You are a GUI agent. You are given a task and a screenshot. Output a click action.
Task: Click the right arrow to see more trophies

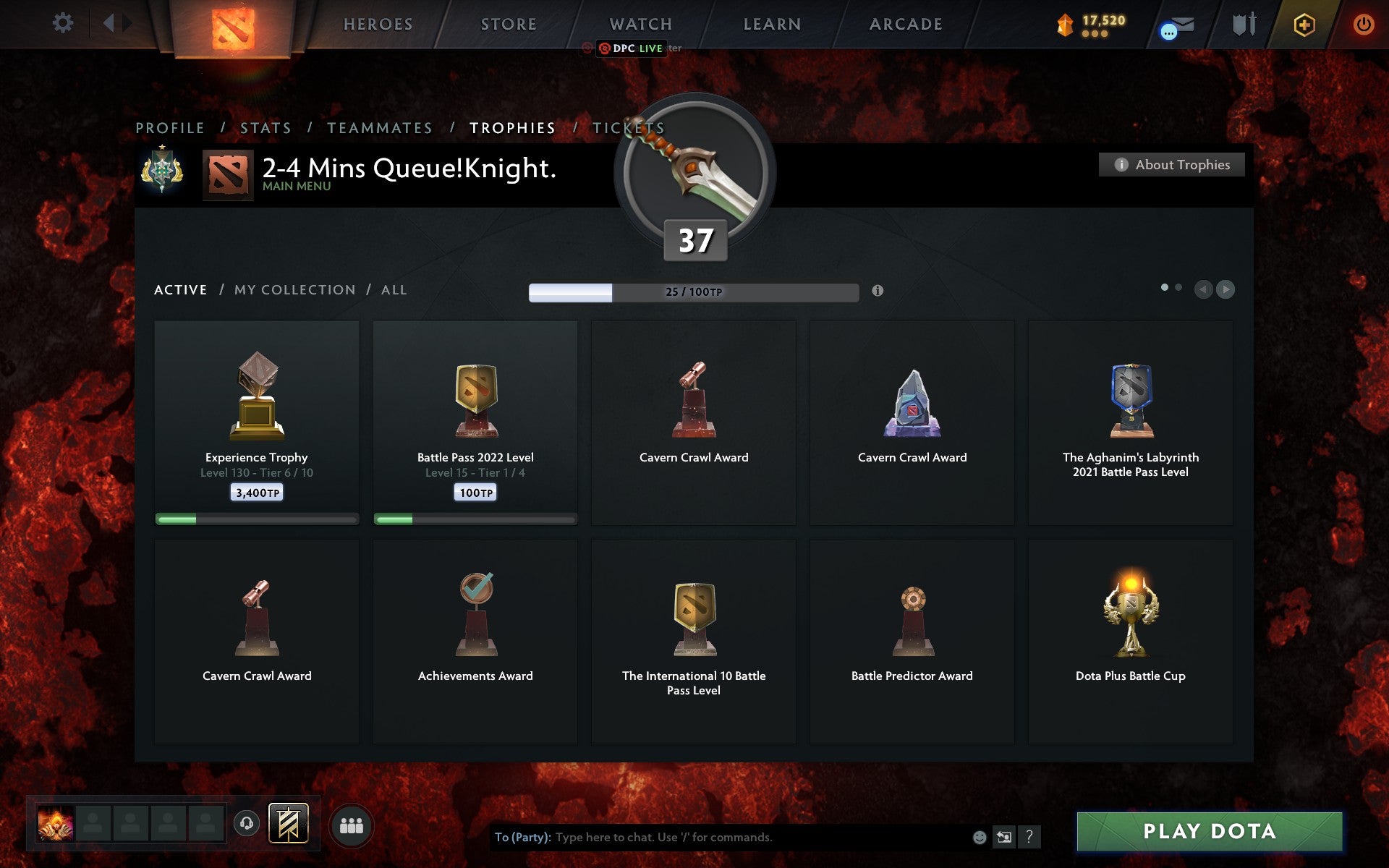click(1226, 289)
